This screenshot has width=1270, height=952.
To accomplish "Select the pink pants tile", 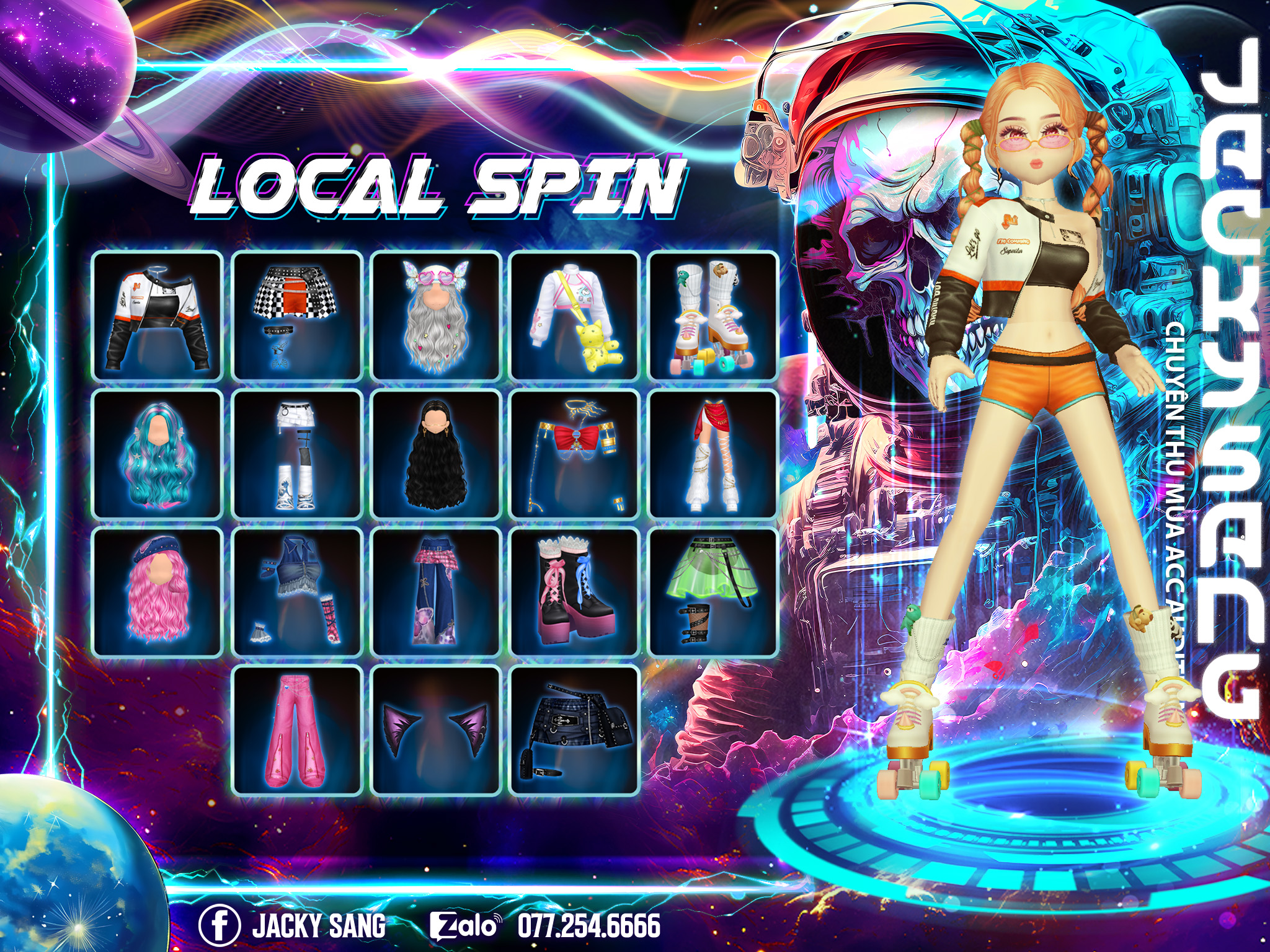I will (x=297, y=730).
